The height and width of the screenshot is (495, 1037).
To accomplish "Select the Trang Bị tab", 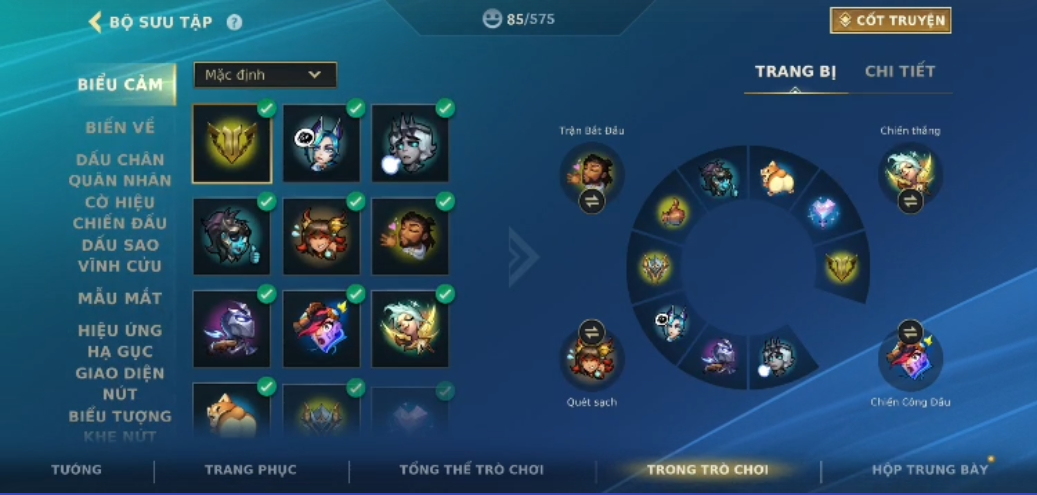I will pyautogui.click(x=795, y=71).
